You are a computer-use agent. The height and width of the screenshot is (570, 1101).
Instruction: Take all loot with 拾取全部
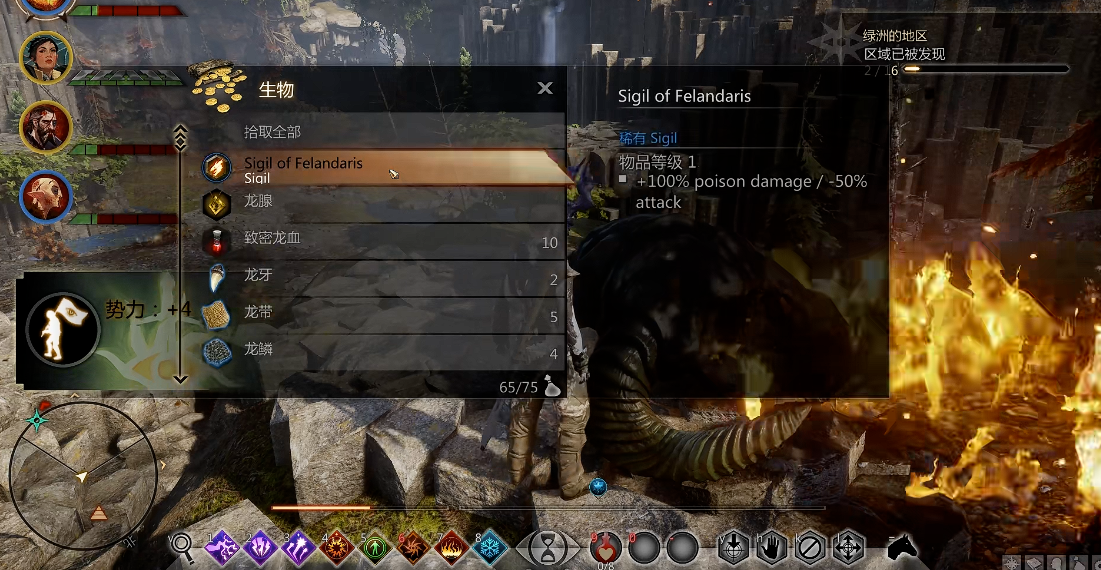coord(273,132)
